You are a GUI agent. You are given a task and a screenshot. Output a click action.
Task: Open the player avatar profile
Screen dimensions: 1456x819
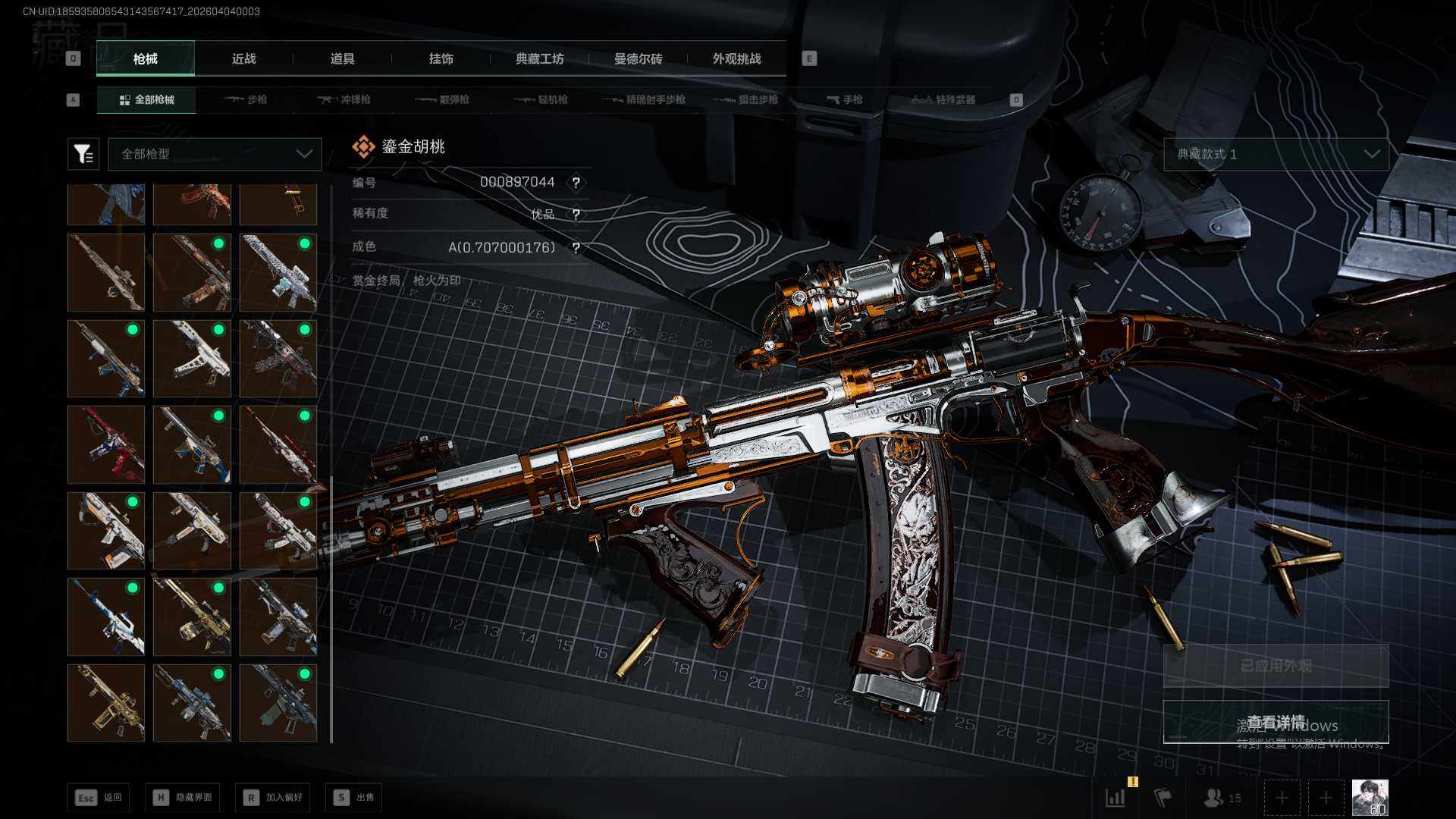point(1370,798)
